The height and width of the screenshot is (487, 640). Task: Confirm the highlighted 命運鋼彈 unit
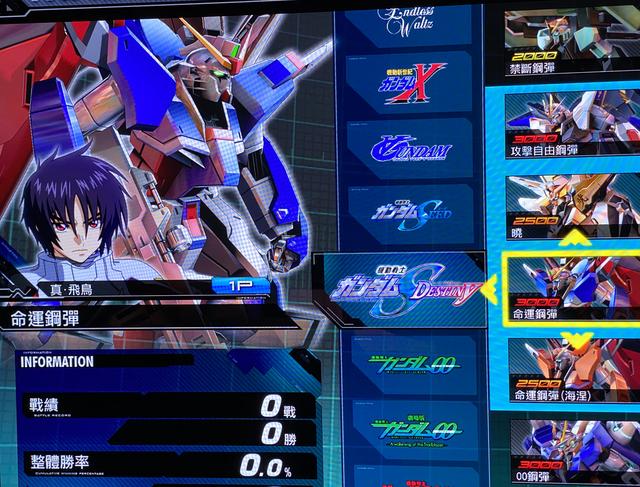[x=570, y=287]
